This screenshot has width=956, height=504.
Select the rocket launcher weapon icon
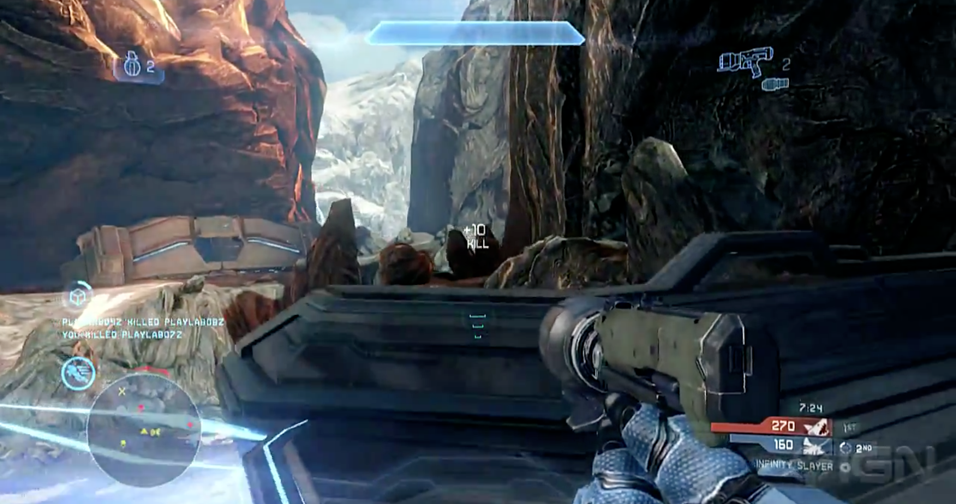point(745,60)
